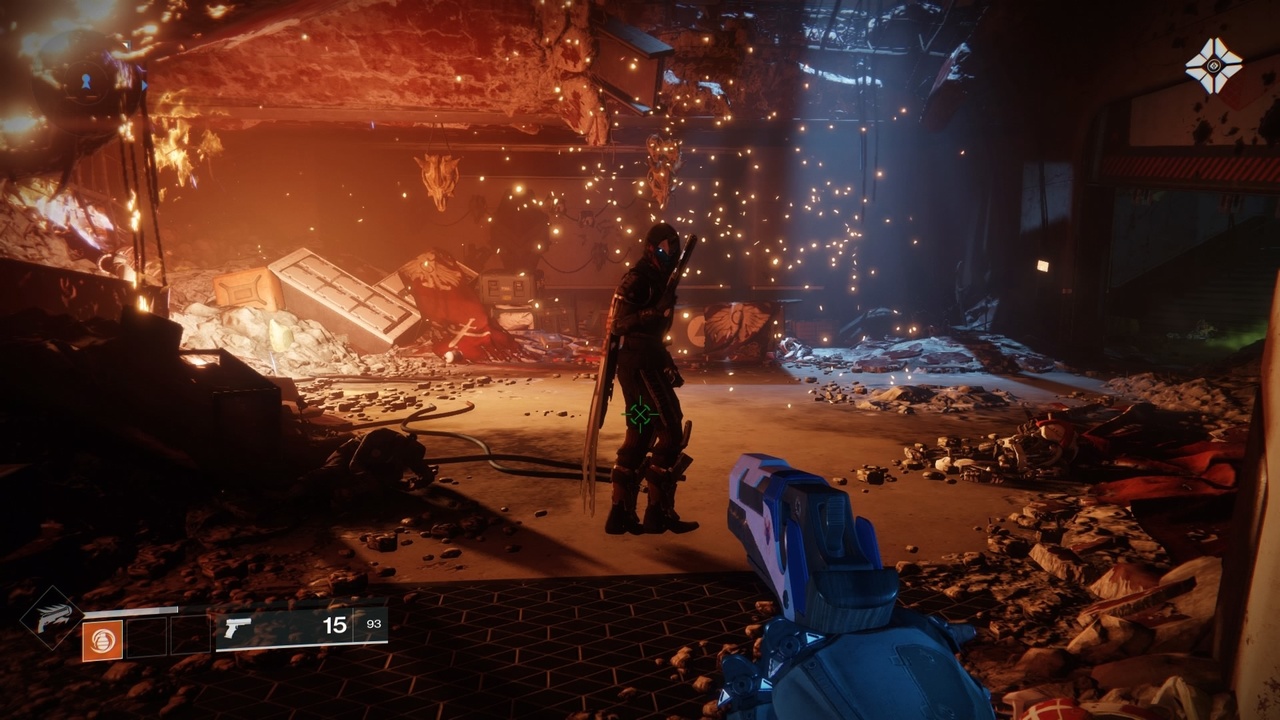
Task: Click the HUD weapon info bar
Action: [x=300, y=628]
